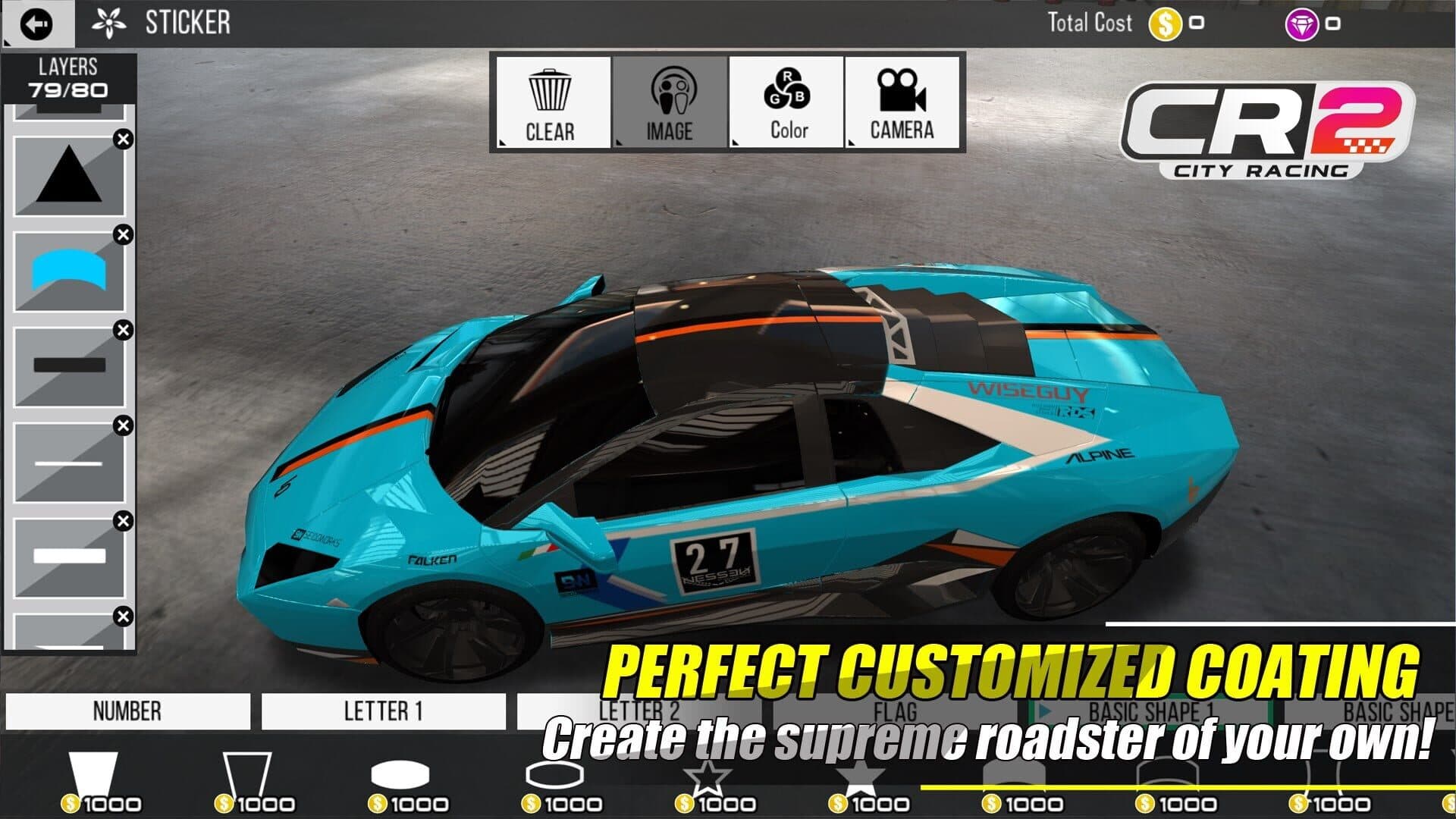Select the thick white bar layer
Screen dimensions: 1456x819
(x=69, y=557)
